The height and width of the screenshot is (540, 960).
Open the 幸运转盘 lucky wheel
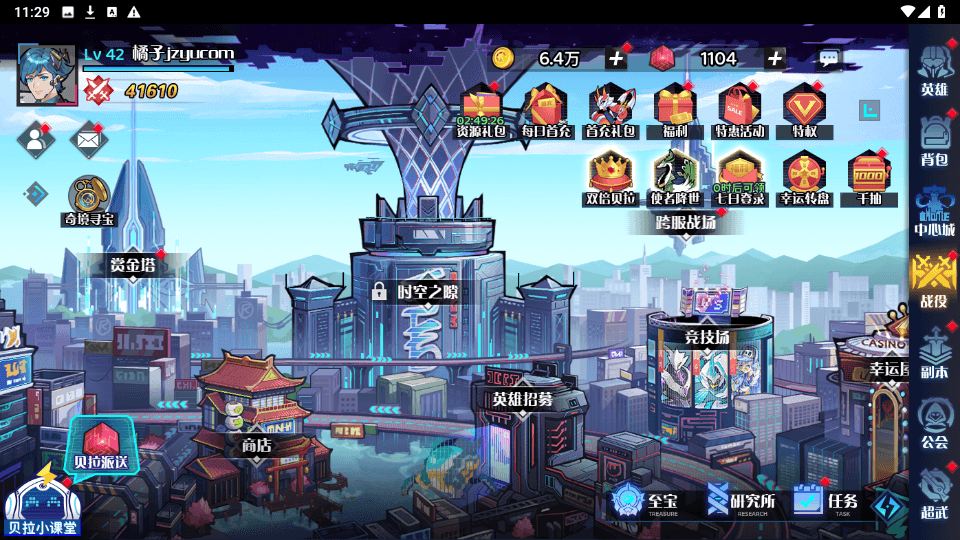click(x=805, y=177)
